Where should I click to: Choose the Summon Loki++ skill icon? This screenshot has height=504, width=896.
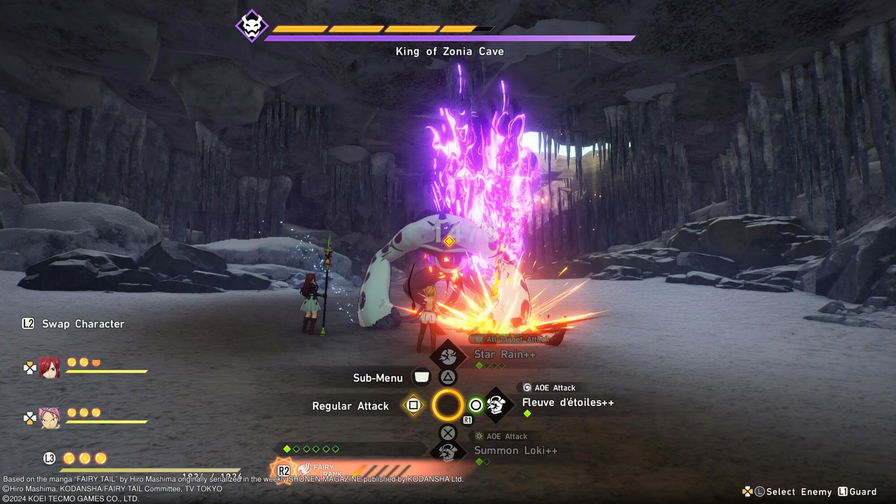[448, 452]
